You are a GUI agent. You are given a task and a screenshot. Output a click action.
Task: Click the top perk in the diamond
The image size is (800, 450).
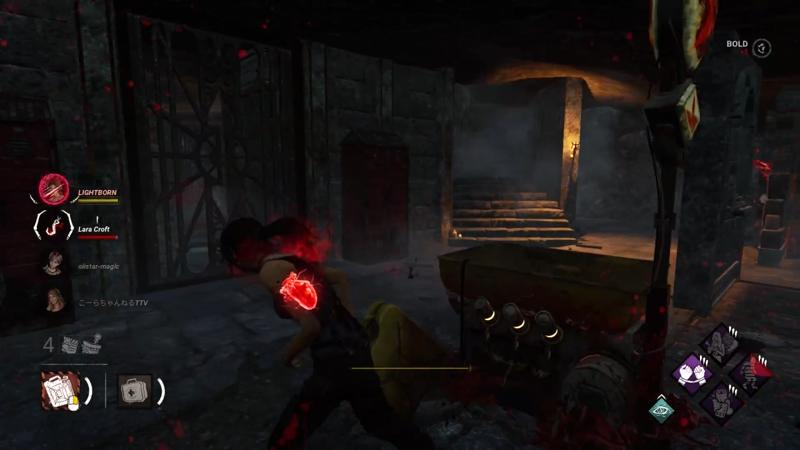tap(719, 344)
